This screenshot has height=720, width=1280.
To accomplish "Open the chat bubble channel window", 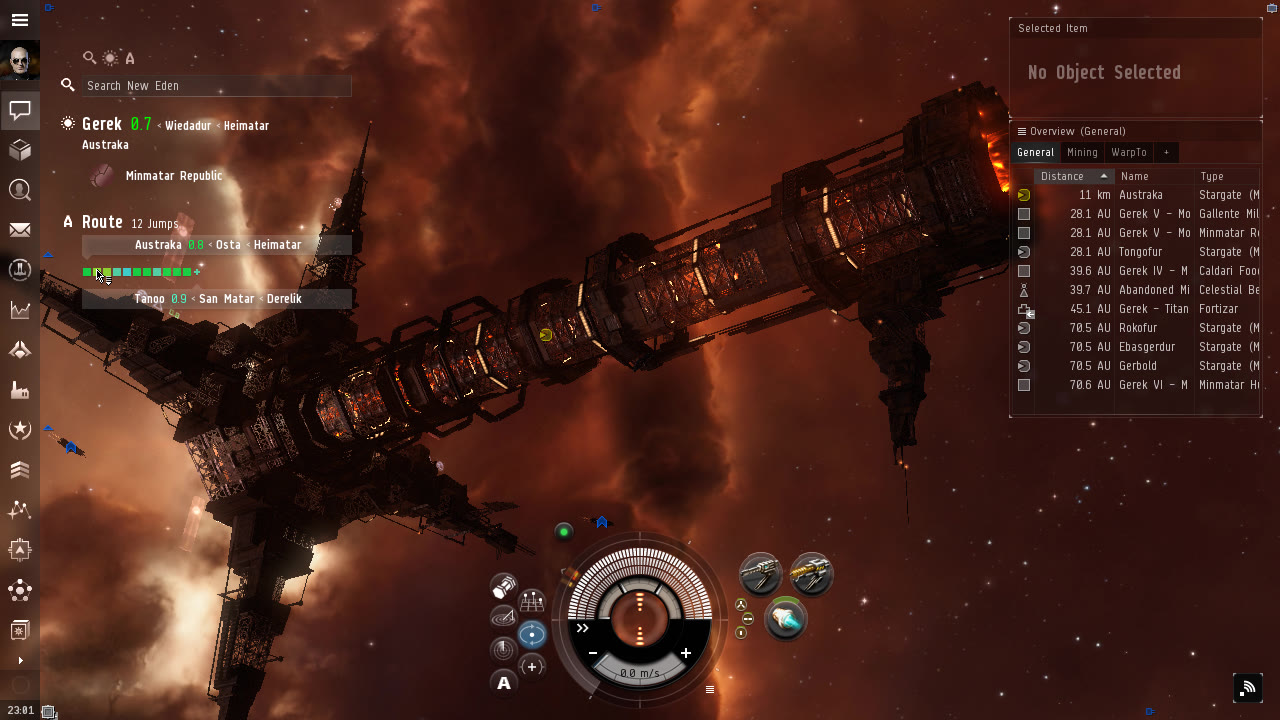I will [20, 110].
